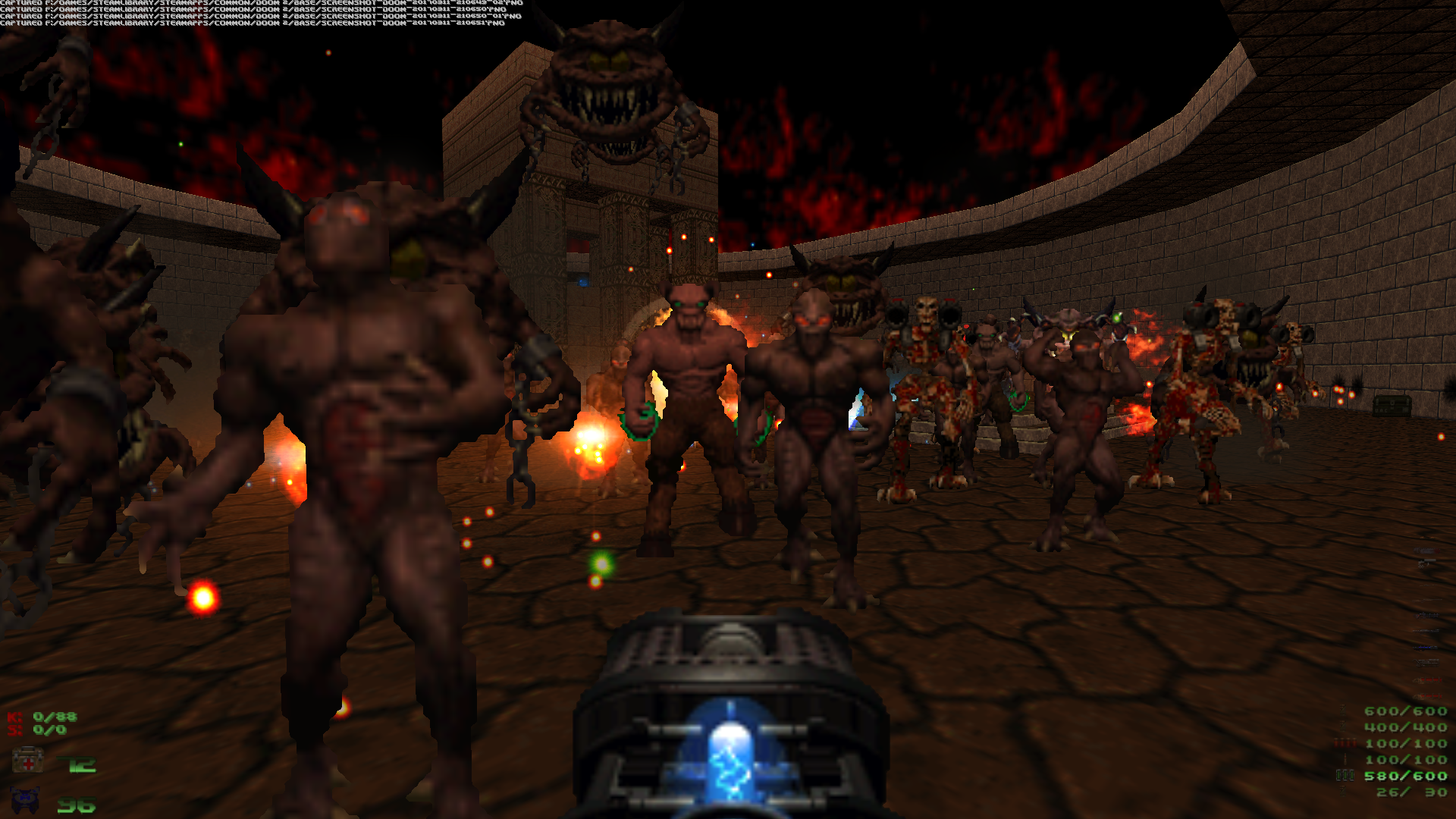Select the blue armor icon
The height and width of the screenshot is (819, 1456).
pos(24,802)
